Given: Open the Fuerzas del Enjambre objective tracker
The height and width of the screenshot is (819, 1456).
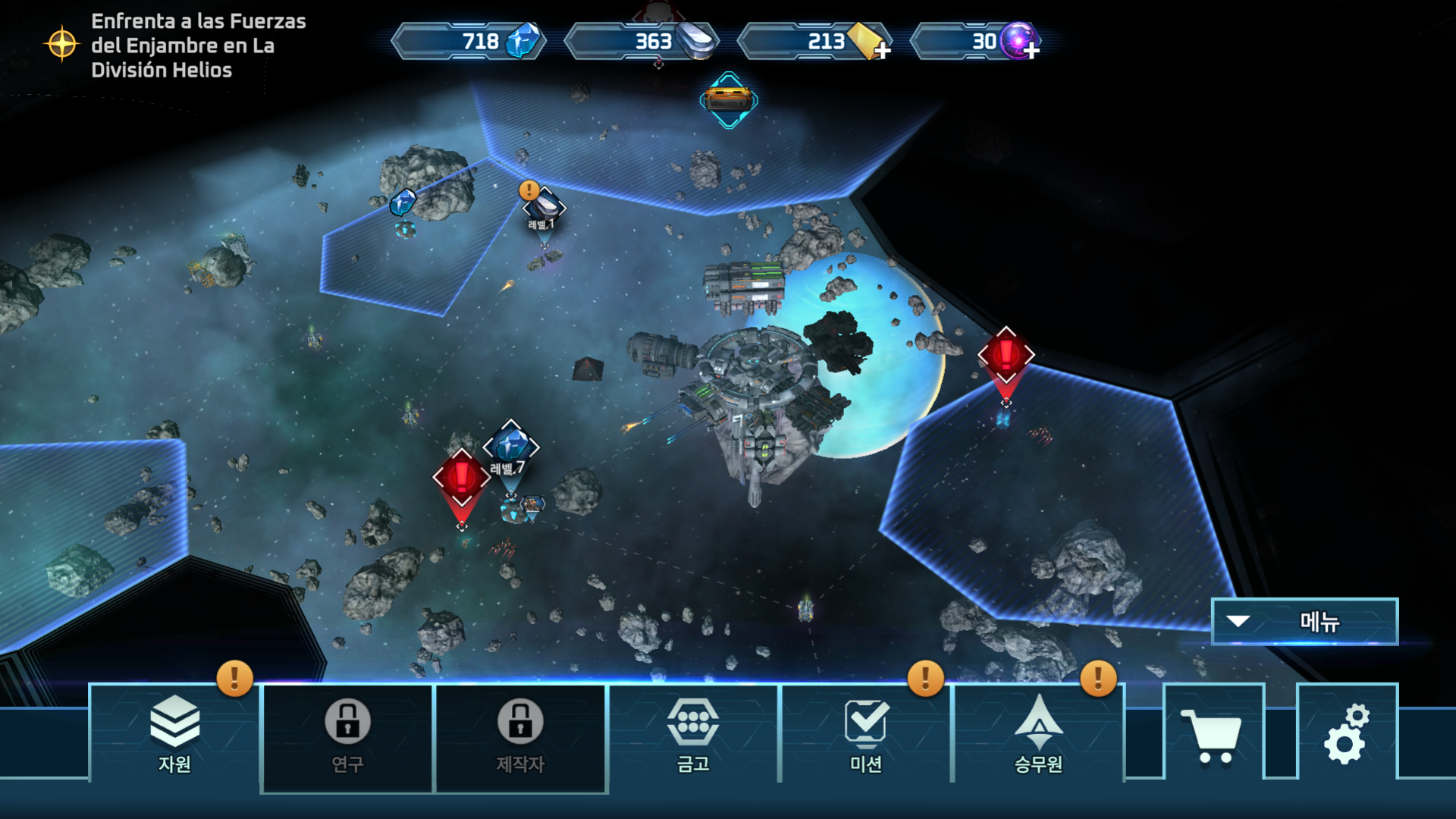Looking at the screenshot, I should tap(176, 45).
